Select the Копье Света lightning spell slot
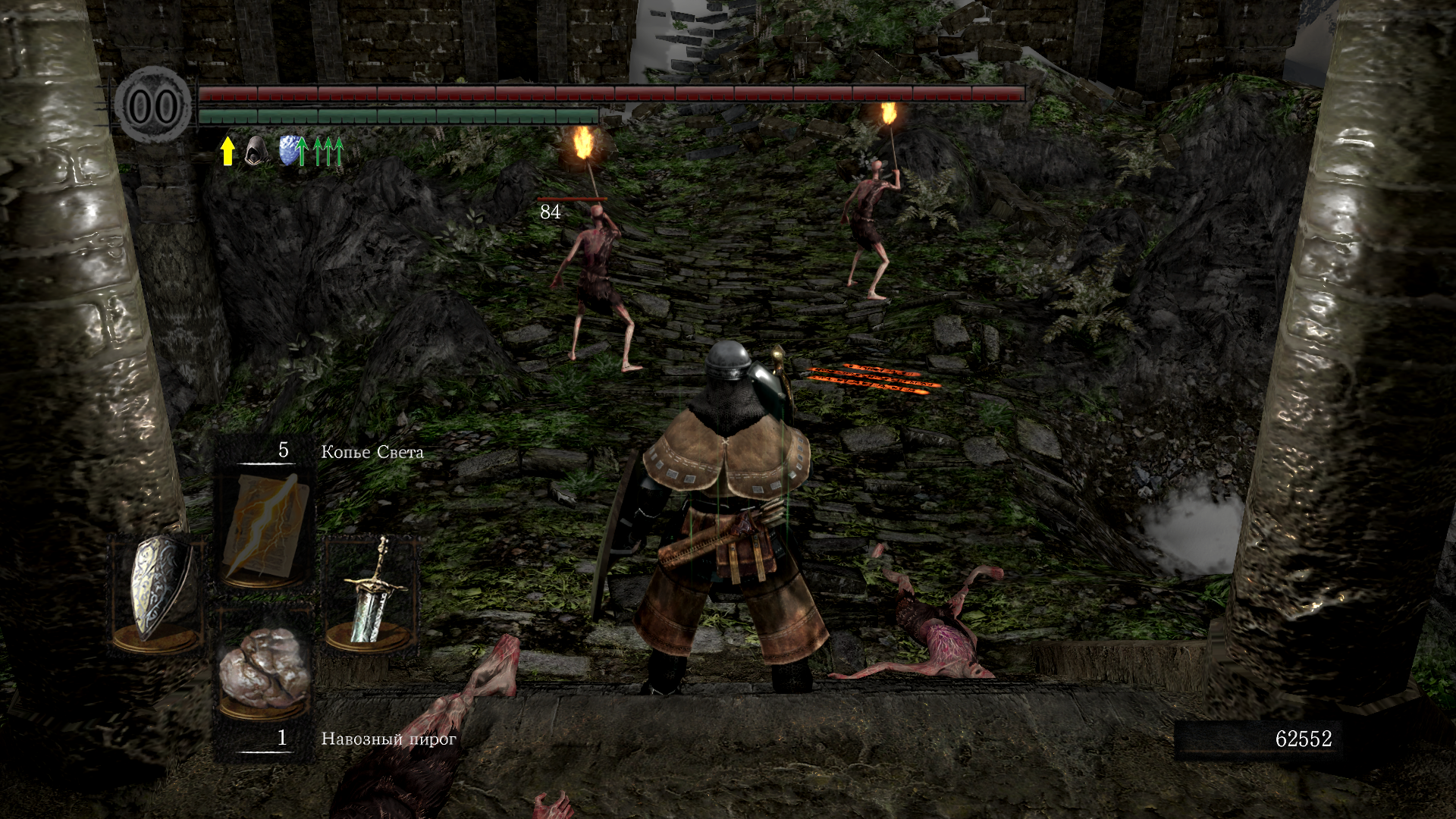 (265, 526)
